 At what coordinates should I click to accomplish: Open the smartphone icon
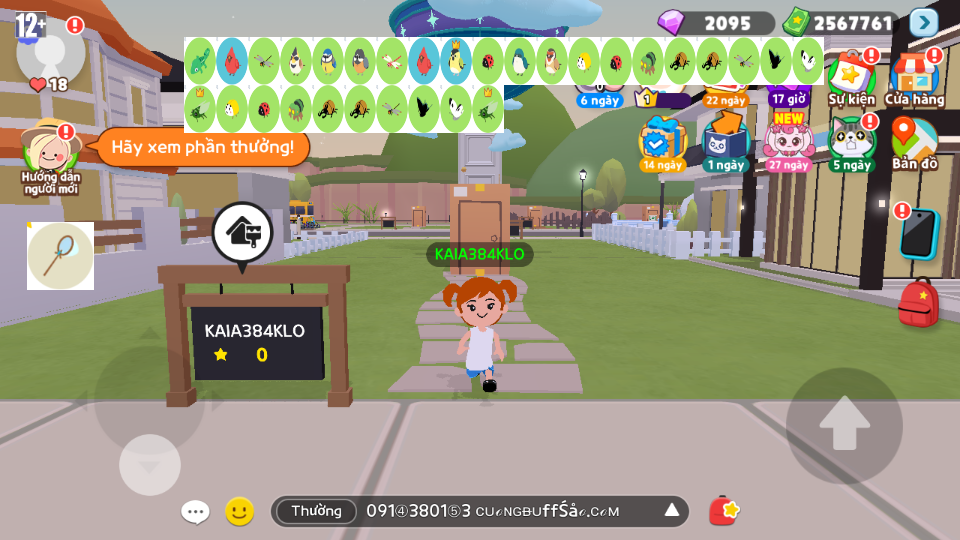pos(918,235)
